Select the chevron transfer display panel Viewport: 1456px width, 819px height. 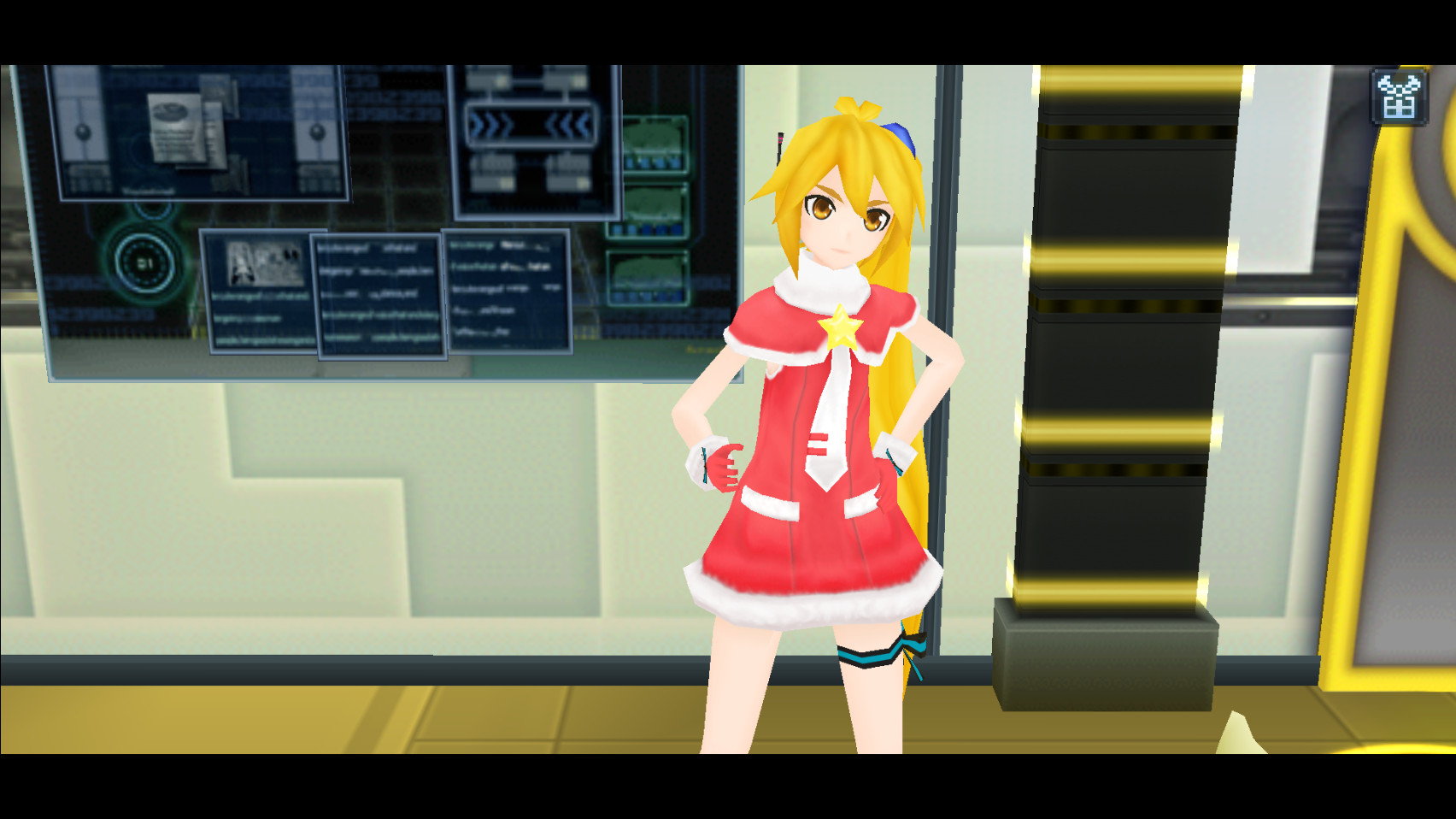(x=534, y=137)
